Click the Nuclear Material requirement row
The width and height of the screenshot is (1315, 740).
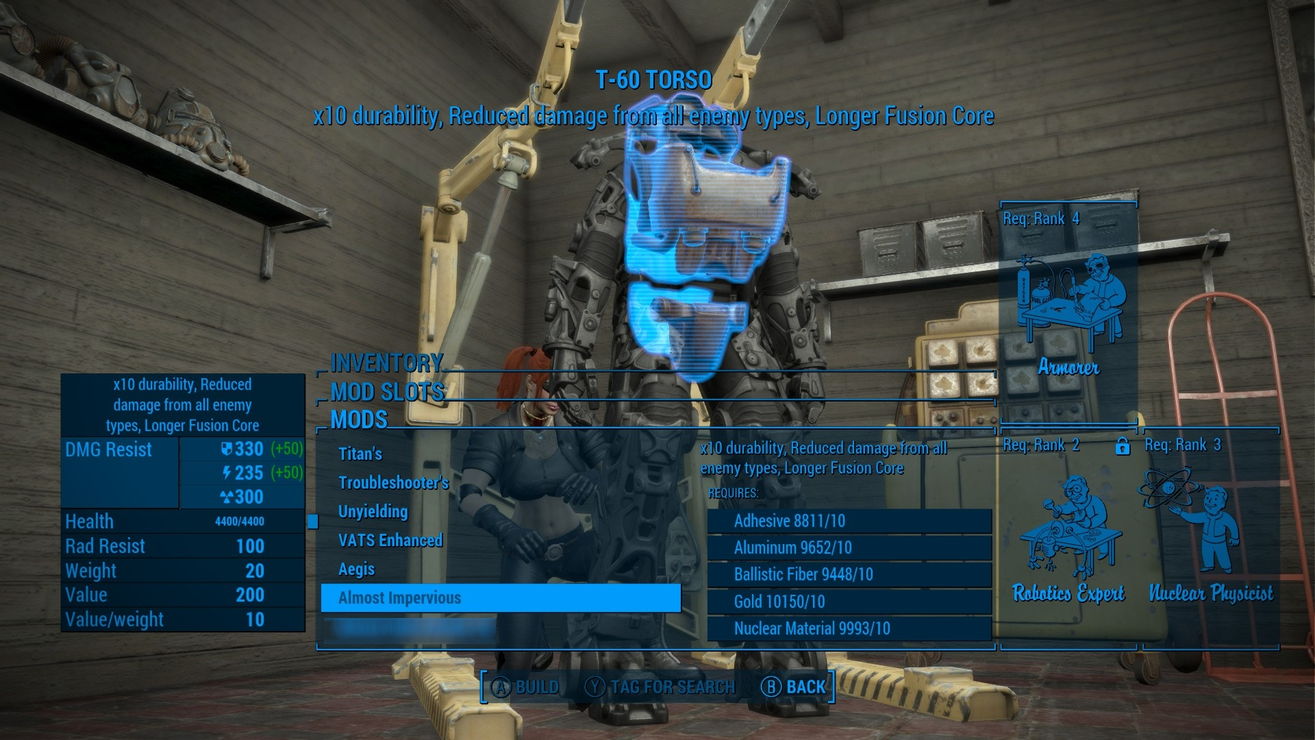point(849,629)
